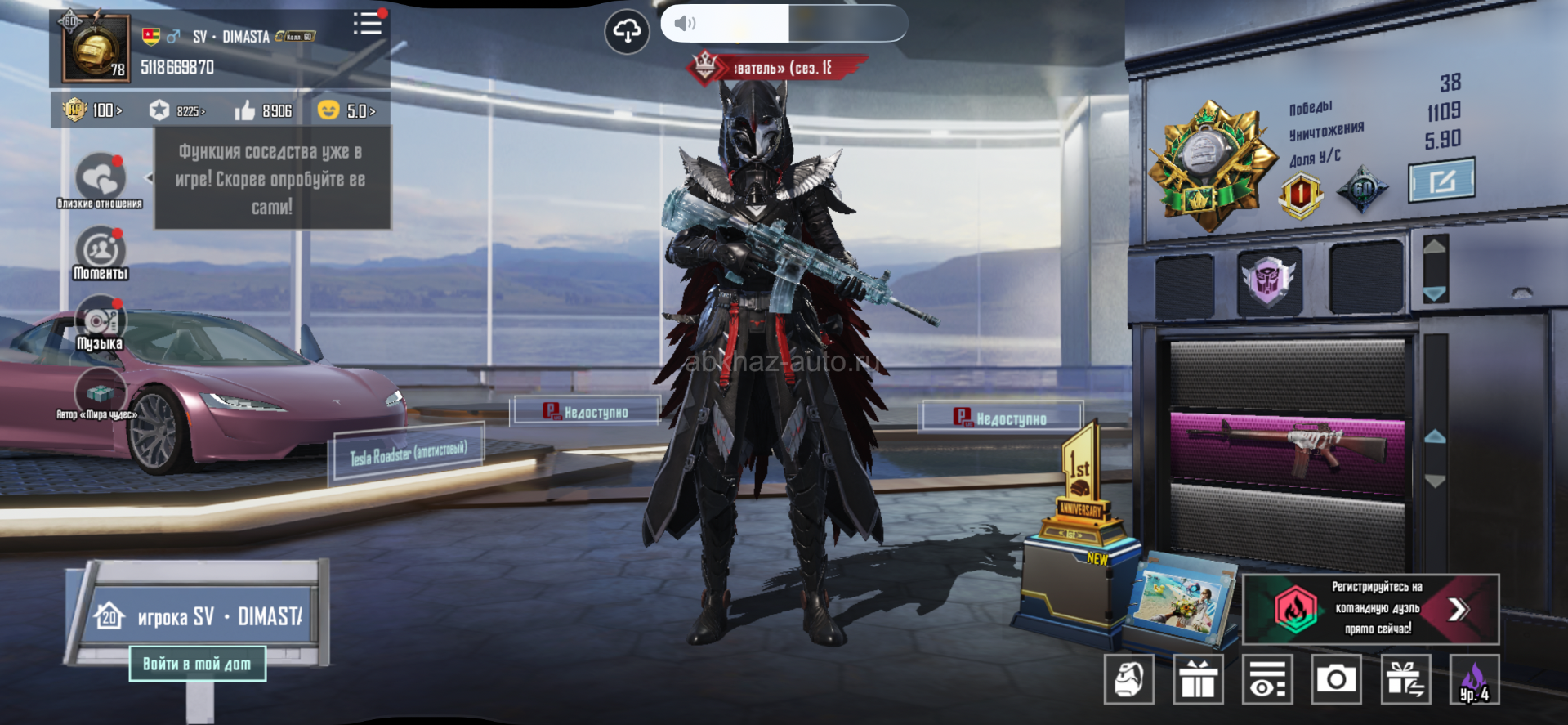Click the Войти в мой дом button
1568x725 pixels.
[197, 664]
